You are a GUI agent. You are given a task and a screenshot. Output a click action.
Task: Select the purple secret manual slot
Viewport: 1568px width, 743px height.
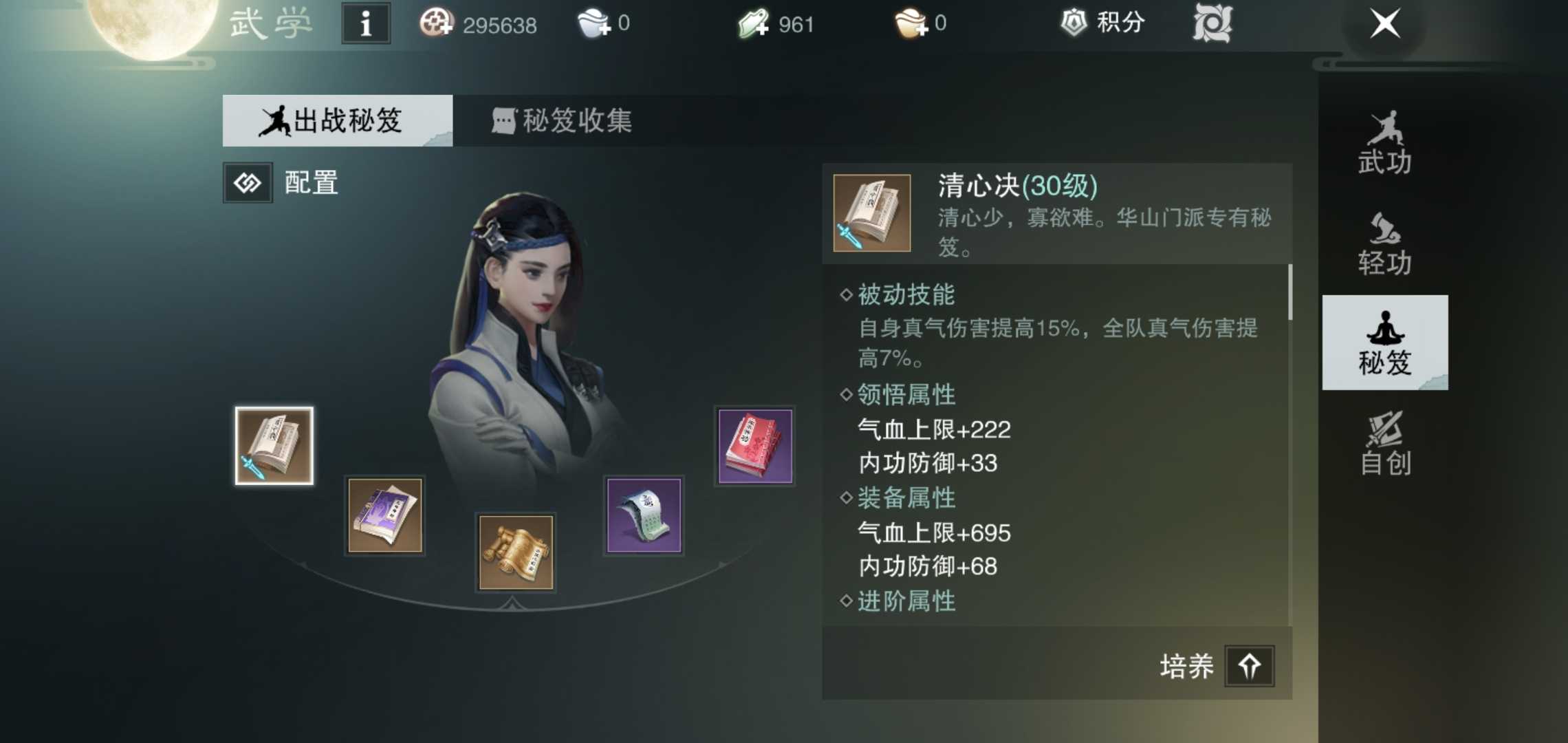coord(384,516)
